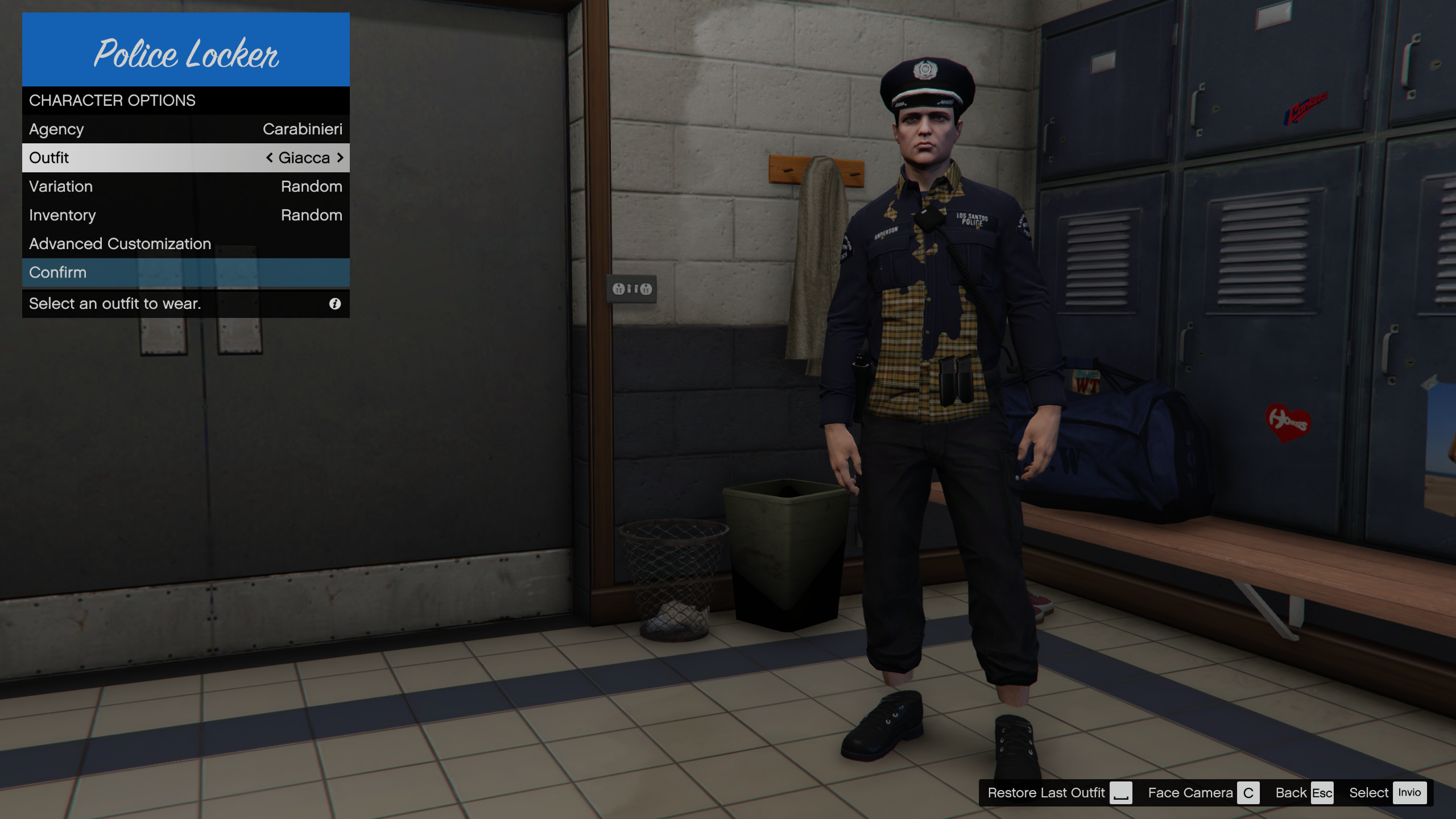Select the Agency row set to Carabinieri
Screen dimensions: 1456x819
185,129
